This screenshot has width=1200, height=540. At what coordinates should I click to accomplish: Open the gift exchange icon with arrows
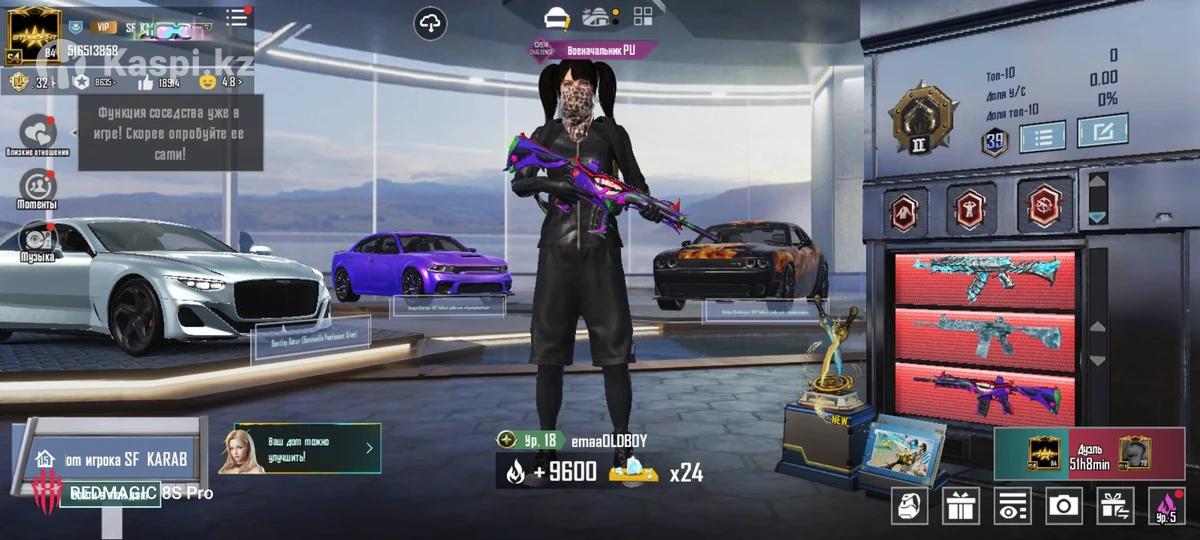[x=1114, y=506]
